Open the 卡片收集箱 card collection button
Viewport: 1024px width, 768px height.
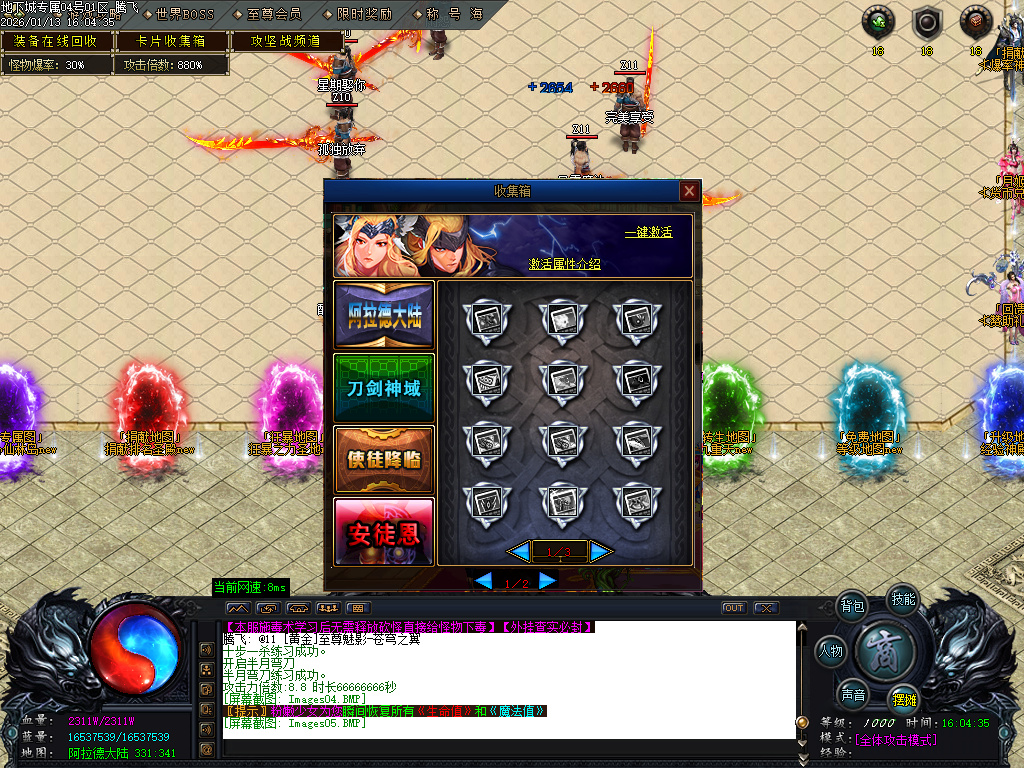point(171,41)
